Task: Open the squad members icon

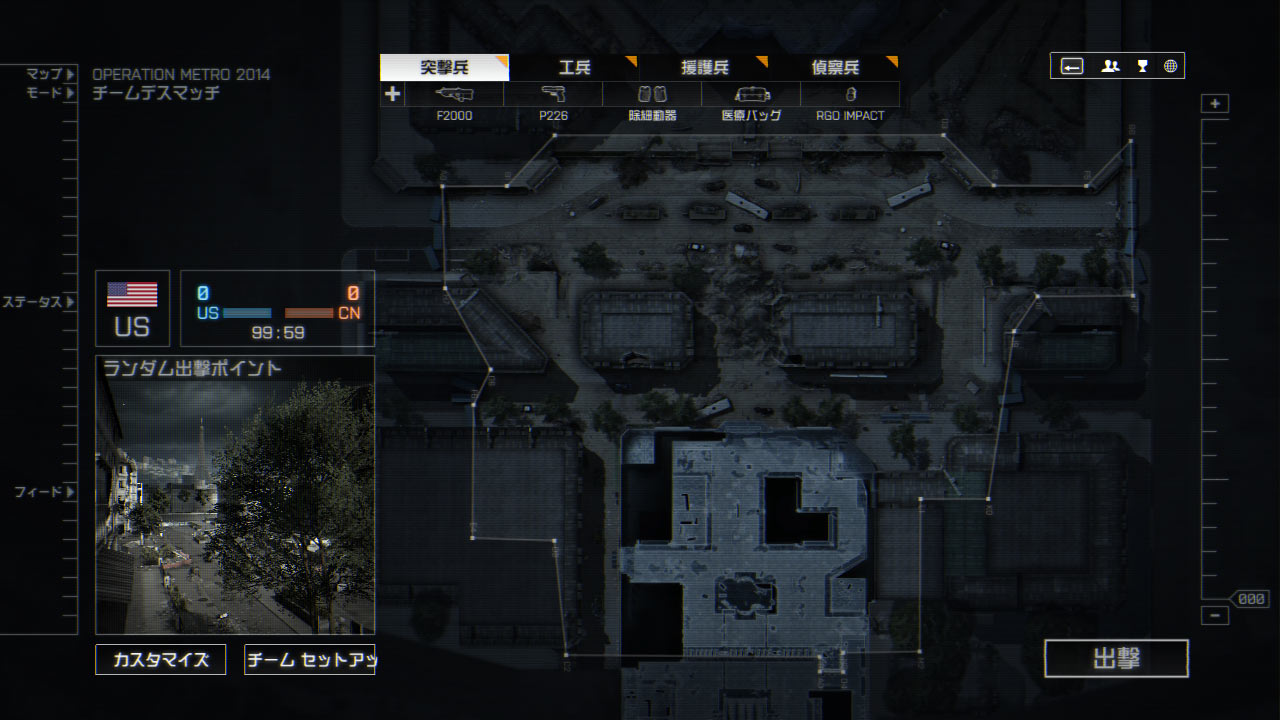Action: coord(1110,66)
